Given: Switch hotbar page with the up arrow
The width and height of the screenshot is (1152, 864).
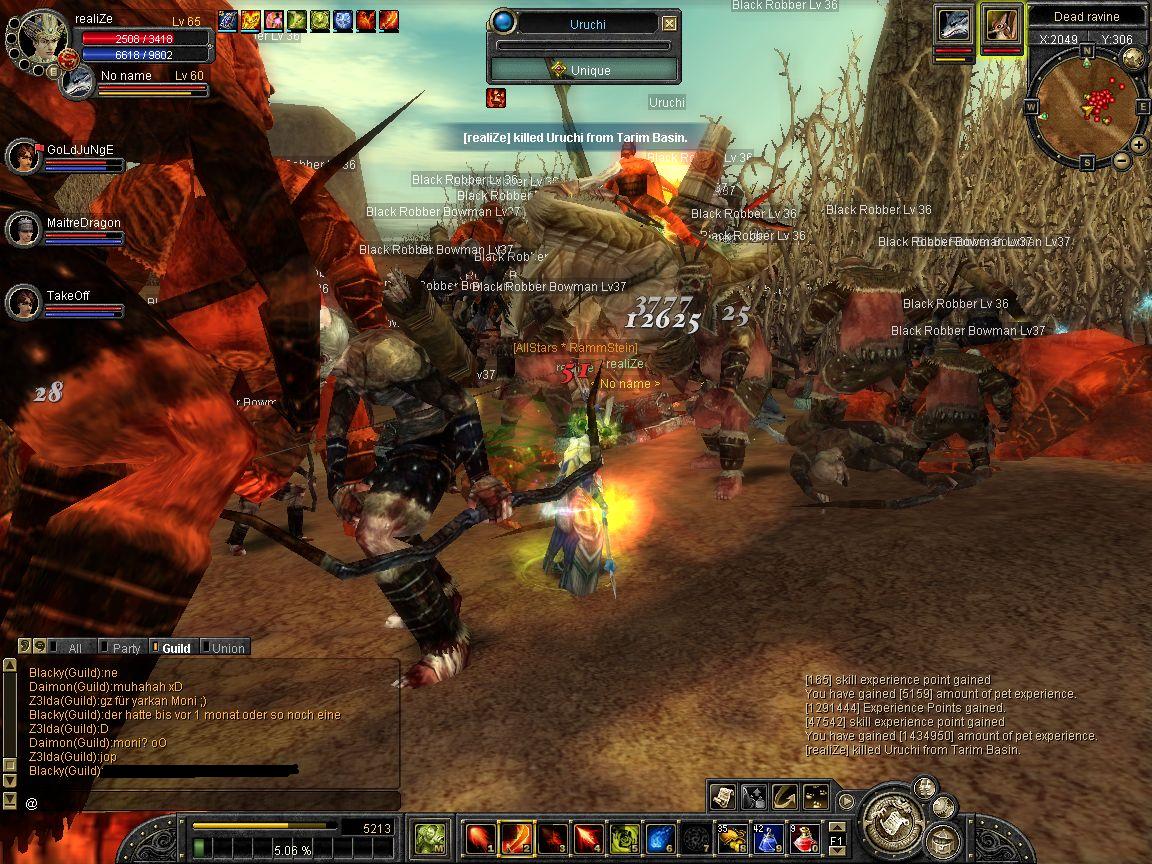Looking at the screenshot, I should [837, 826].
